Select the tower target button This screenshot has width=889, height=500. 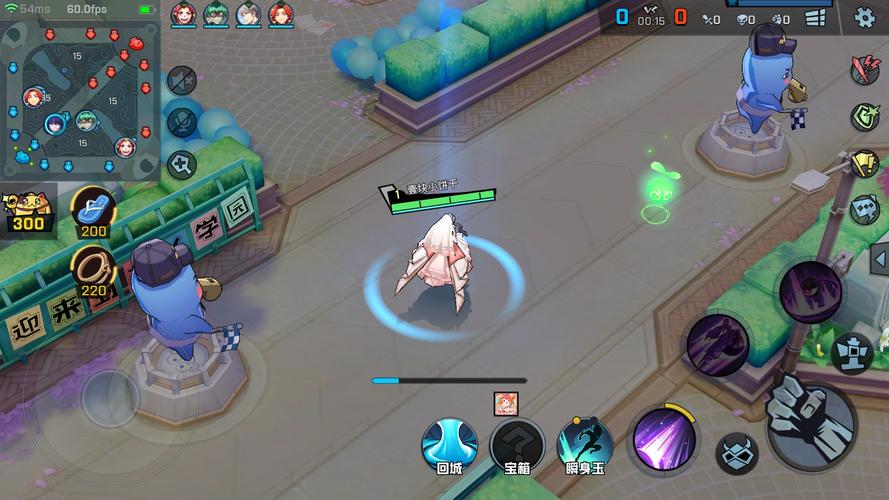(x=853, y=352)
